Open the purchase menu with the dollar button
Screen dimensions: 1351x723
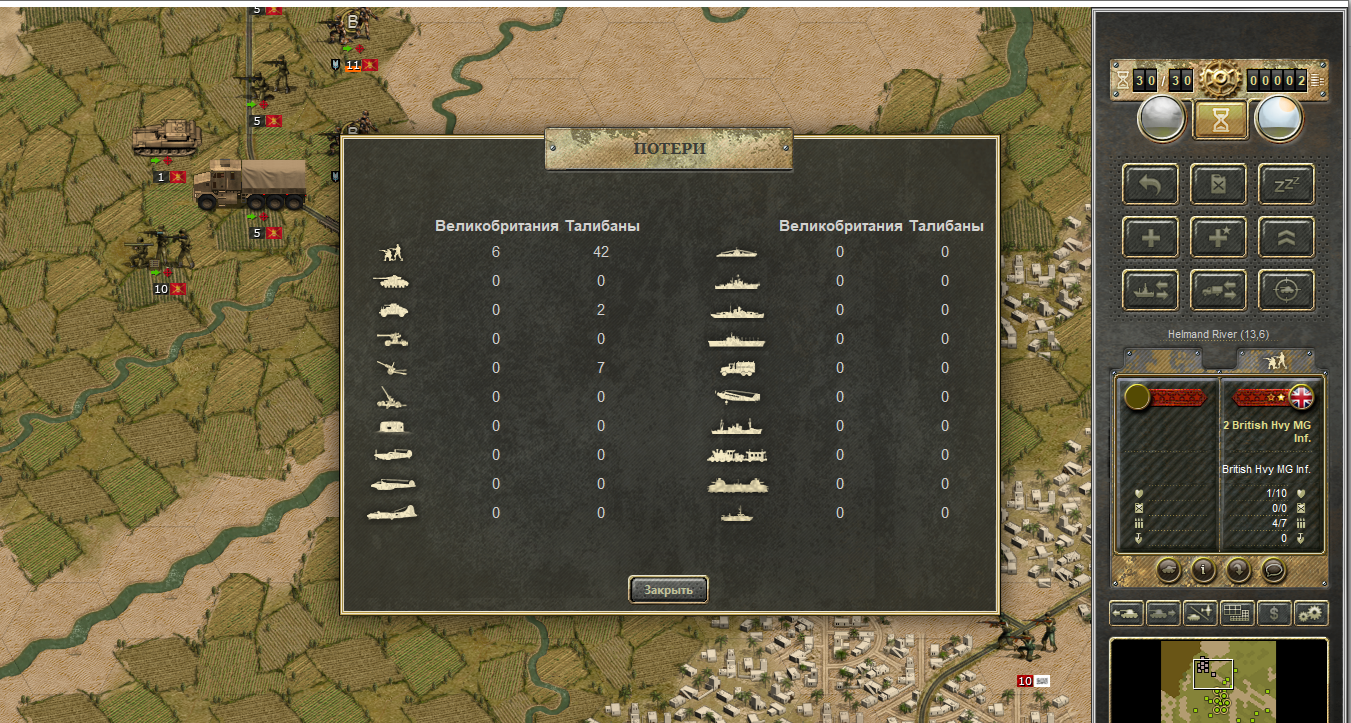click(1273, 613)
